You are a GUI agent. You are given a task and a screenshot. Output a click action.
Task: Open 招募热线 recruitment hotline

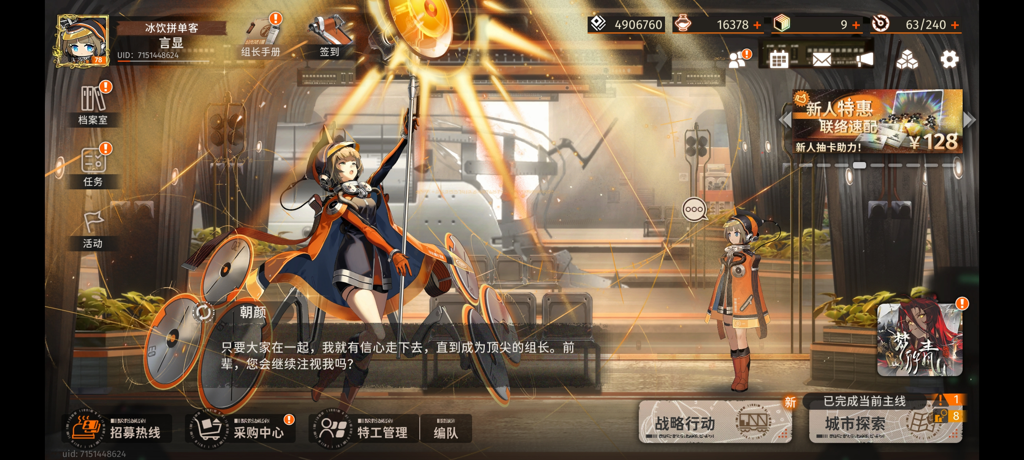118,429
